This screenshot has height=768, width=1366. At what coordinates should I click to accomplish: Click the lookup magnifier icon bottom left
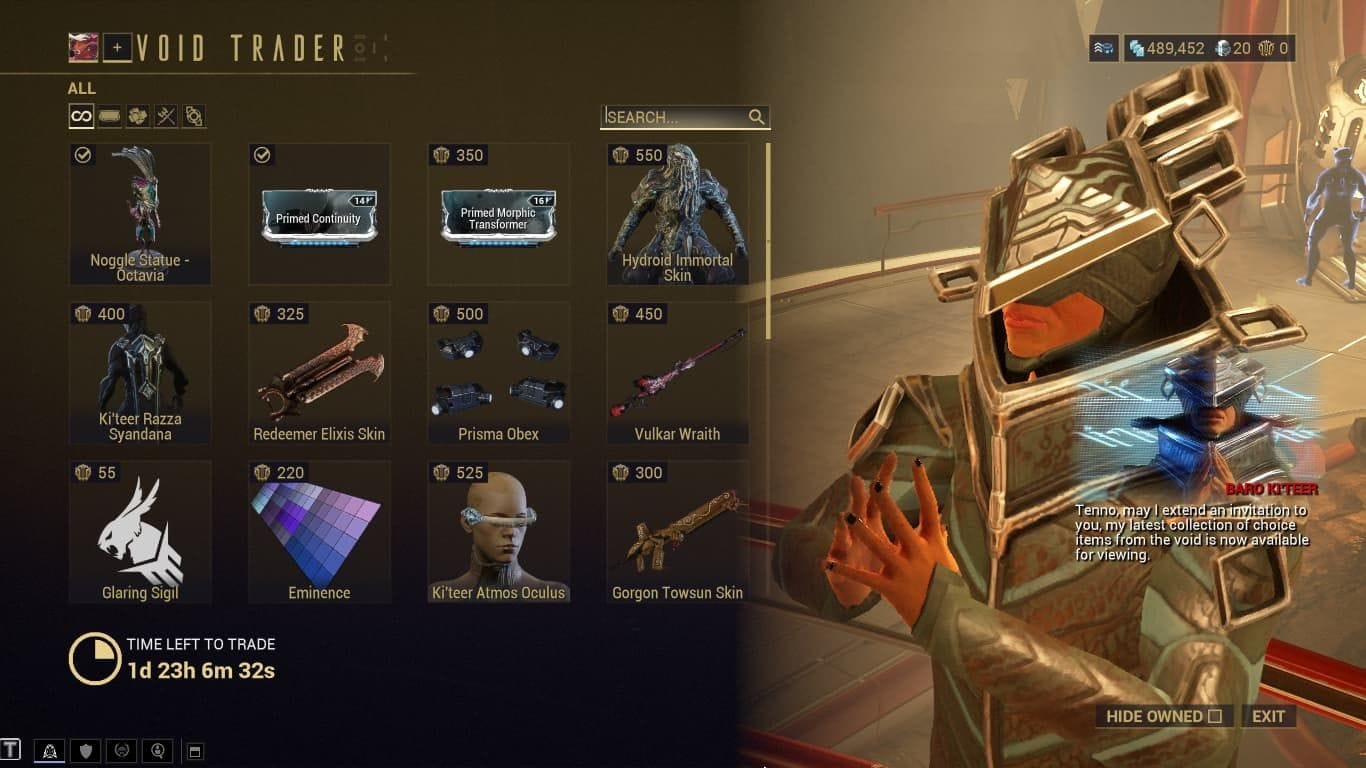(x=157, y=750)
